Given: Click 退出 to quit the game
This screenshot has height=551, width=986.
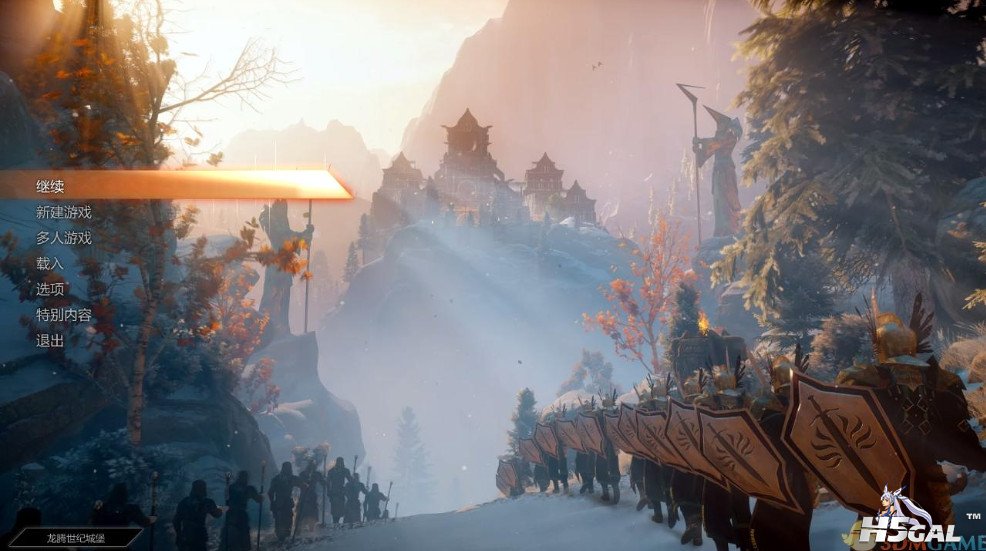Looking at the screenshot, I should [x=50, y=341].
